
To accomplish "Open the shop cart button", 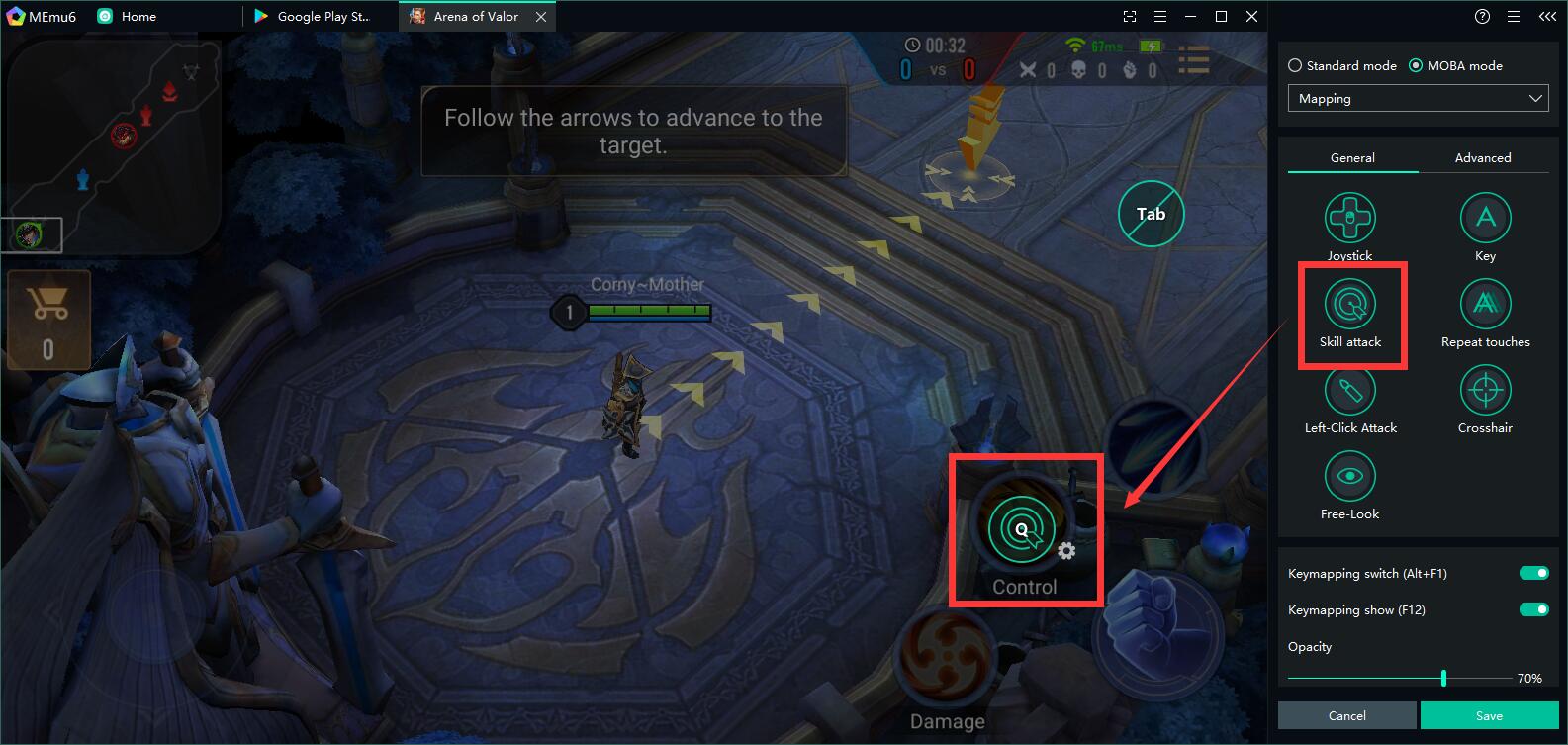I will pos(48,319).
